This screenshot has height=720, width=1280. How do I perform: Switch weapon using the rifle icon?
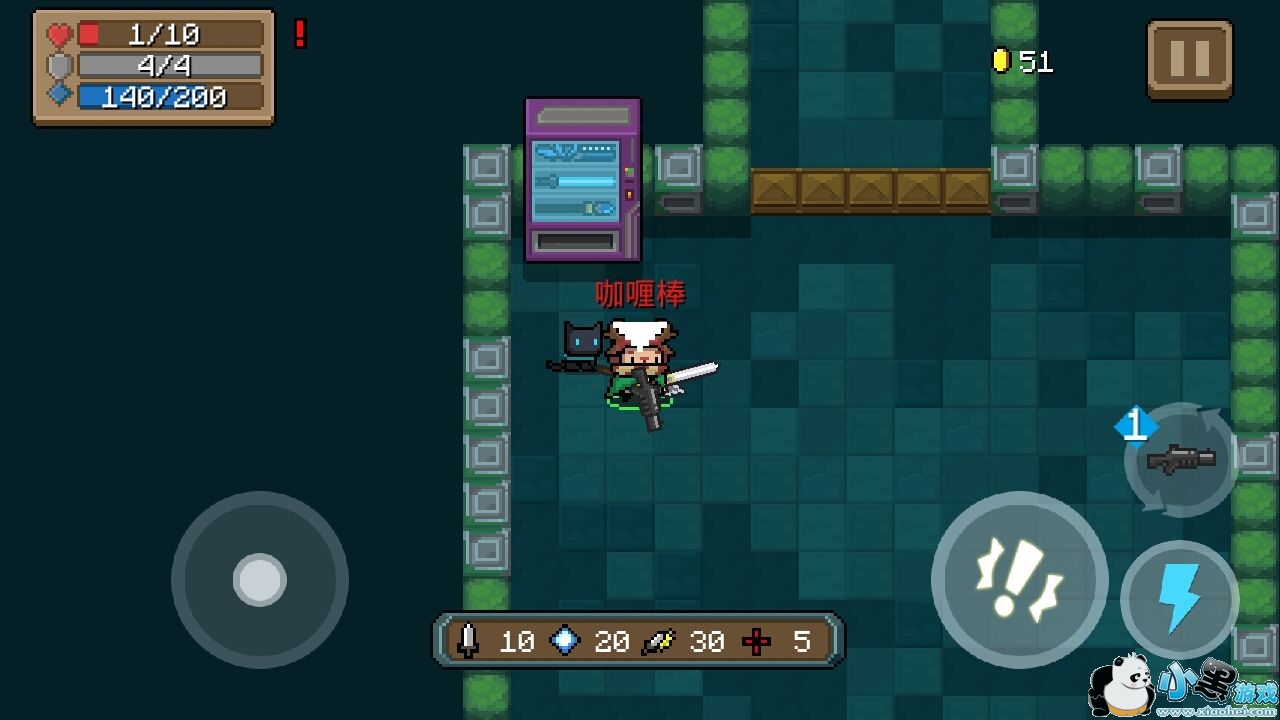click(x=1181, y=460)
